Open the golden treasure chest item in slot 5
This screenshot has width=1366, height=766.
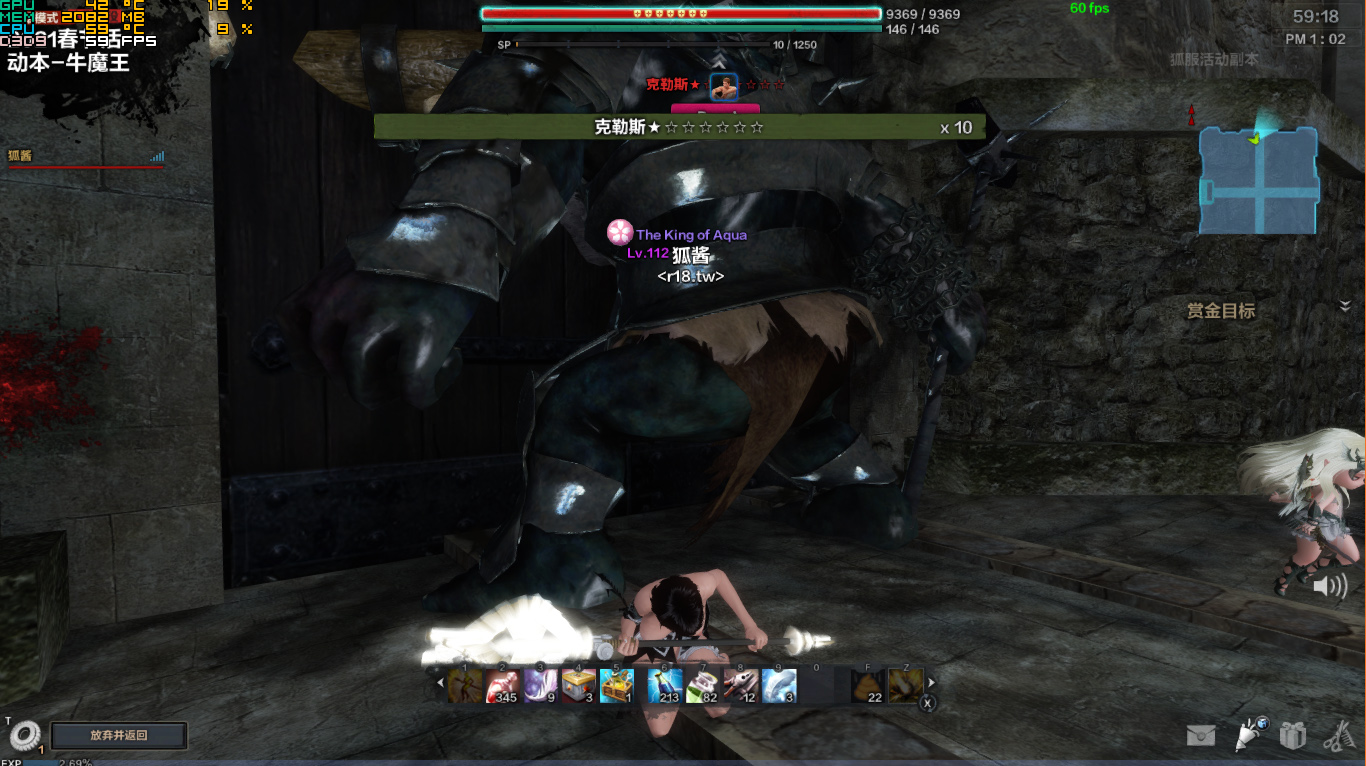617,686
